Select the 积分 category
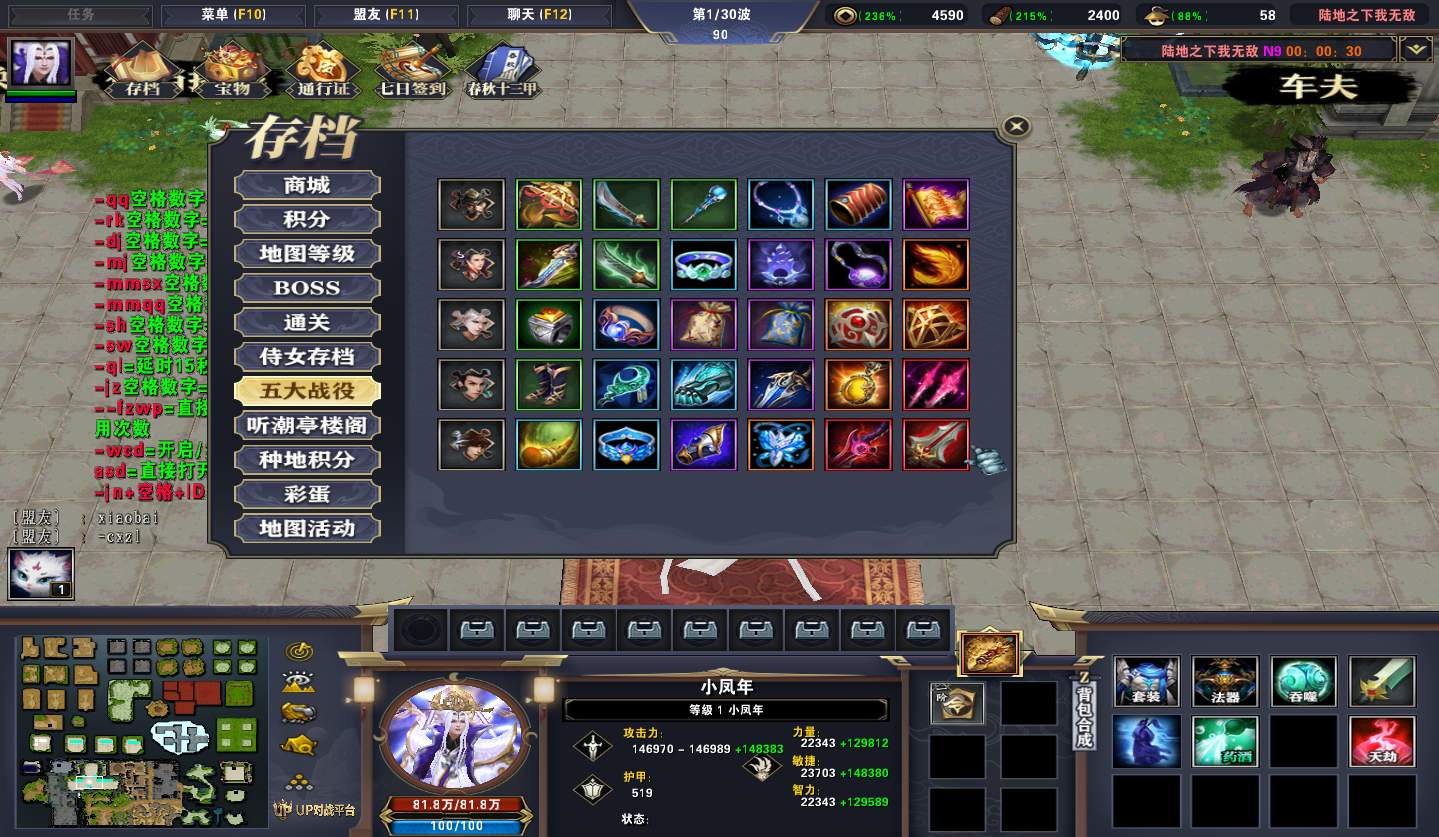 click(307, 219)
